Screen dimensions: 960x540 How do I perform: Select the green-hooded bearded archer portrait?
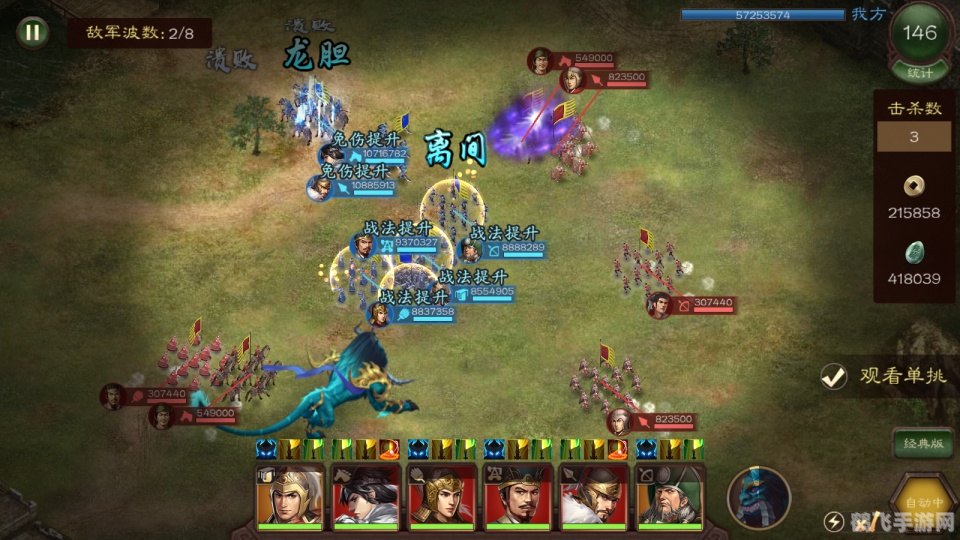(669, 495)
